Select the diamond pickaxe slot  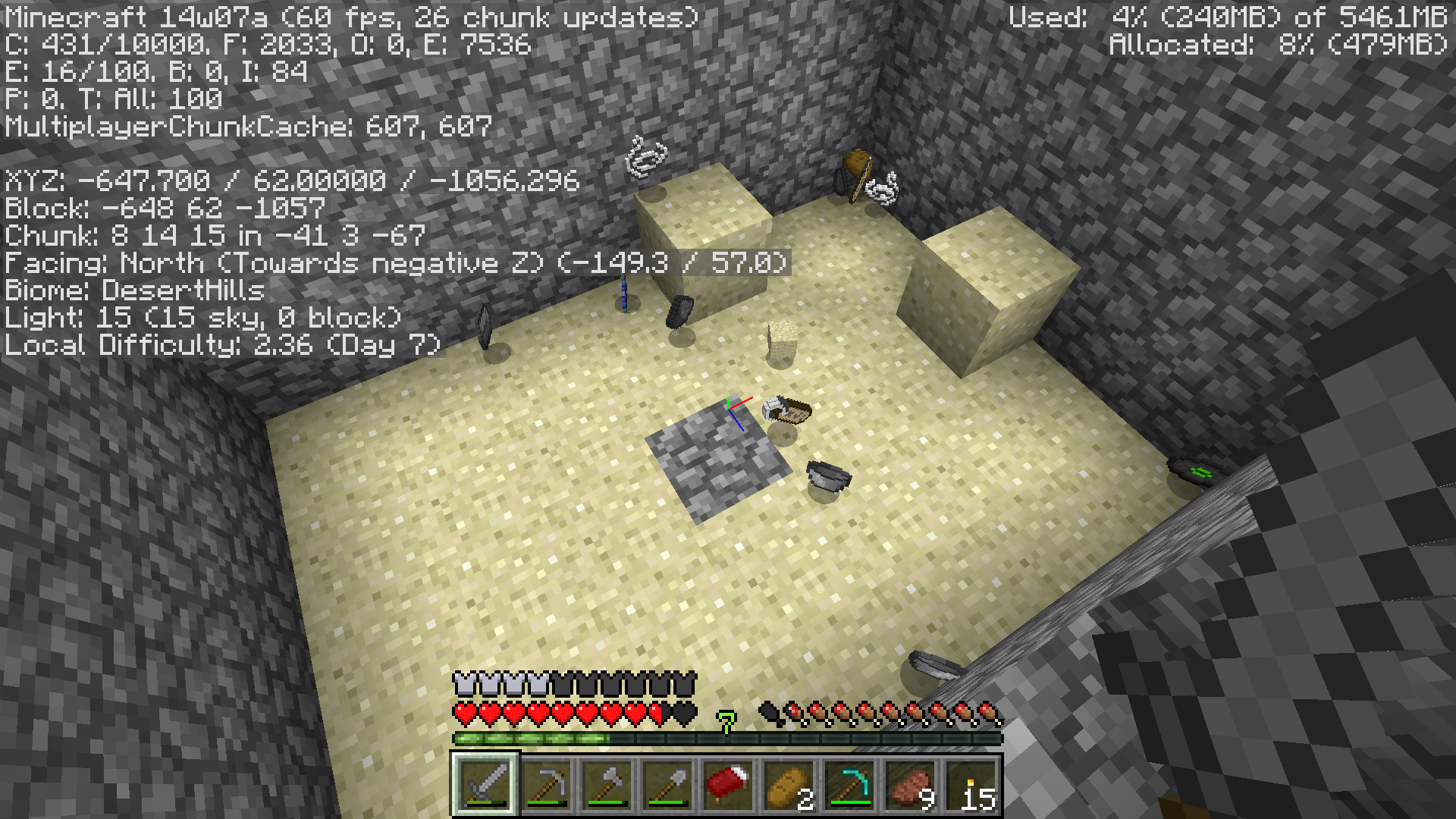click(849, 785)
